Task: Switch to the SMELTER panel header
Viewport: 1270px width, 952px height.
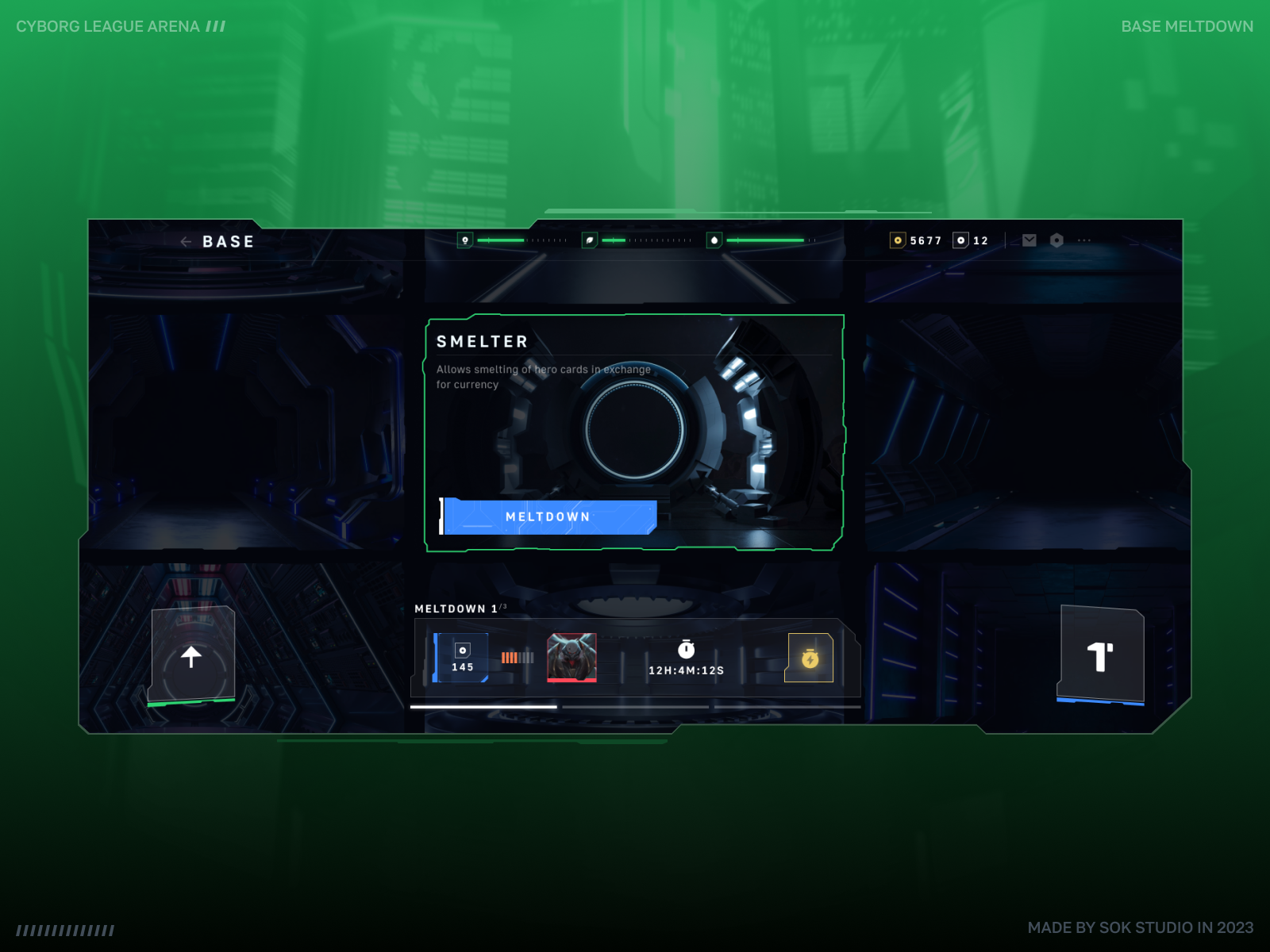Action: pyautogui.click(x=481, y=341)
